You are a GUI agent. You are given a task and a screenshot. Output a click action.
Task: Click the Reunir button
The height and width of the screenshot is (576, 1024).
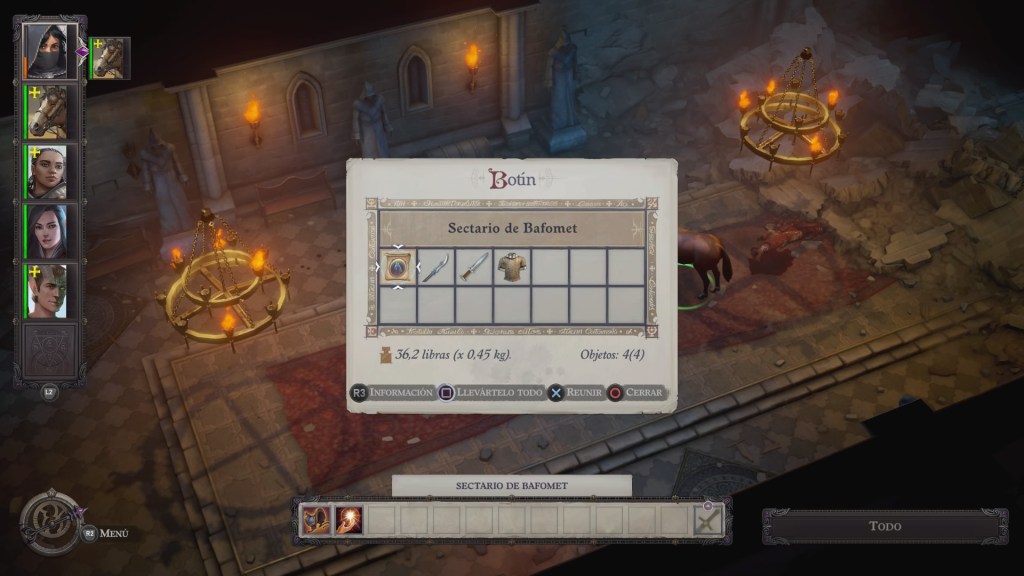[x=576, y=393]
